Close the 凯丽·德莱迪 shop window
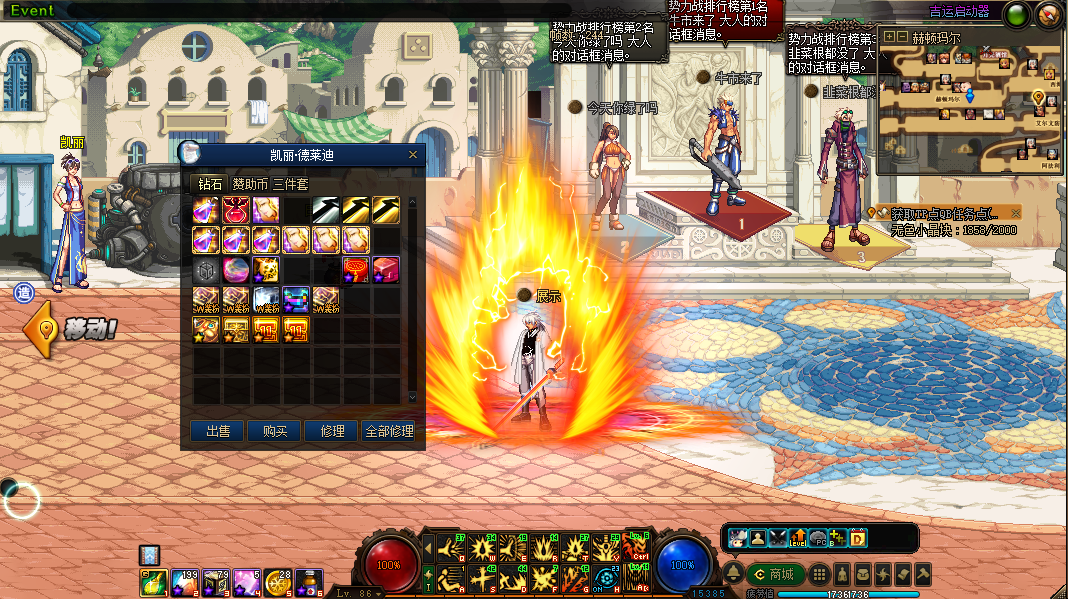The width and height of the screenshot is (1068, 599). click(x=413, y=155)
